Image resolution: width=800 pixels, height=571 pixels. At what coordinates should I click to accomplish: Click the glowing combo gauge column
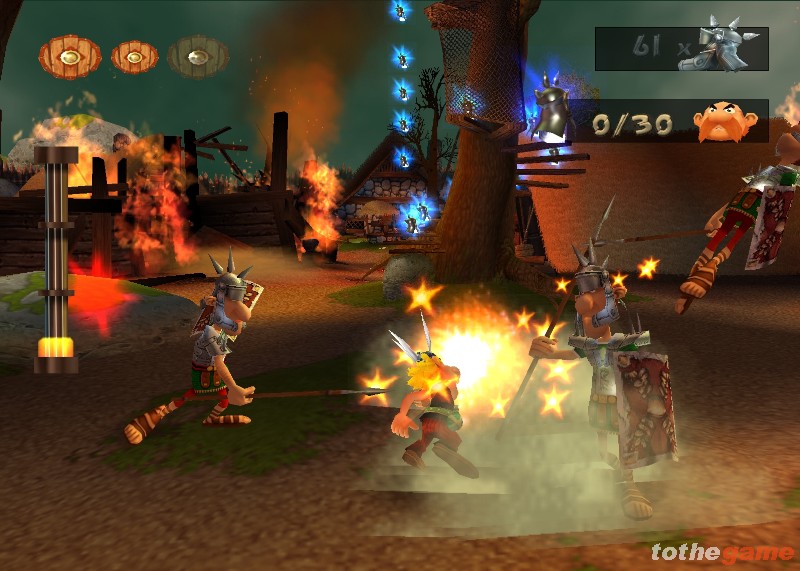pyautogui.click(x=55, y=260)
